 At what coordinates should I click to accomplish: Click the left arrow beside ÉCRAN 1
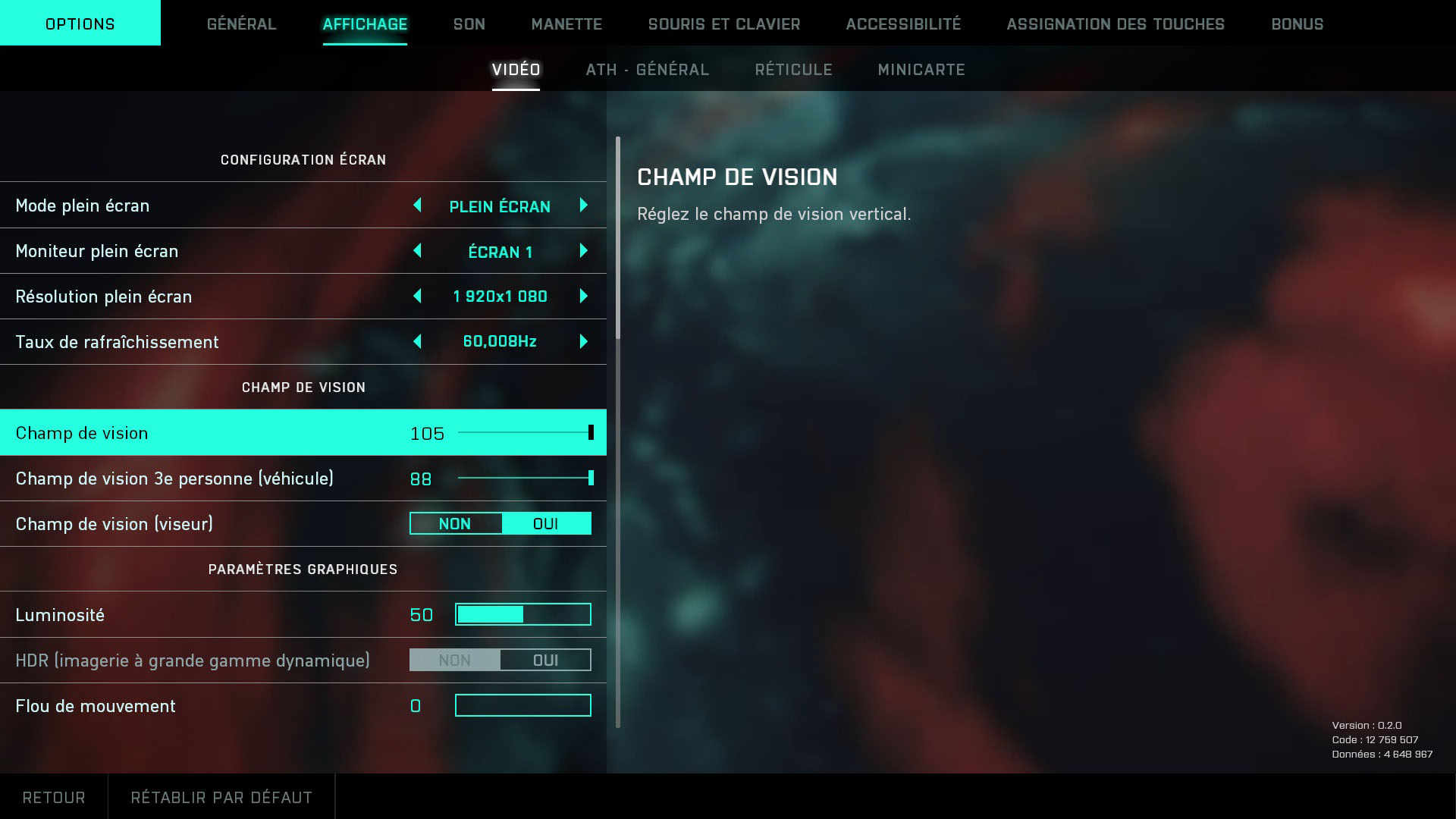click(x=418, y=251)
